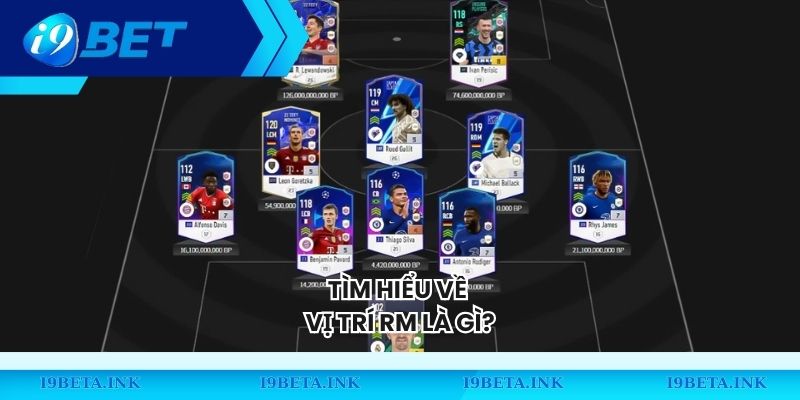This screenshot has width=800, height=400.
Task: Select the Thiago Silva CB card
Action: [x=395, y=215]
